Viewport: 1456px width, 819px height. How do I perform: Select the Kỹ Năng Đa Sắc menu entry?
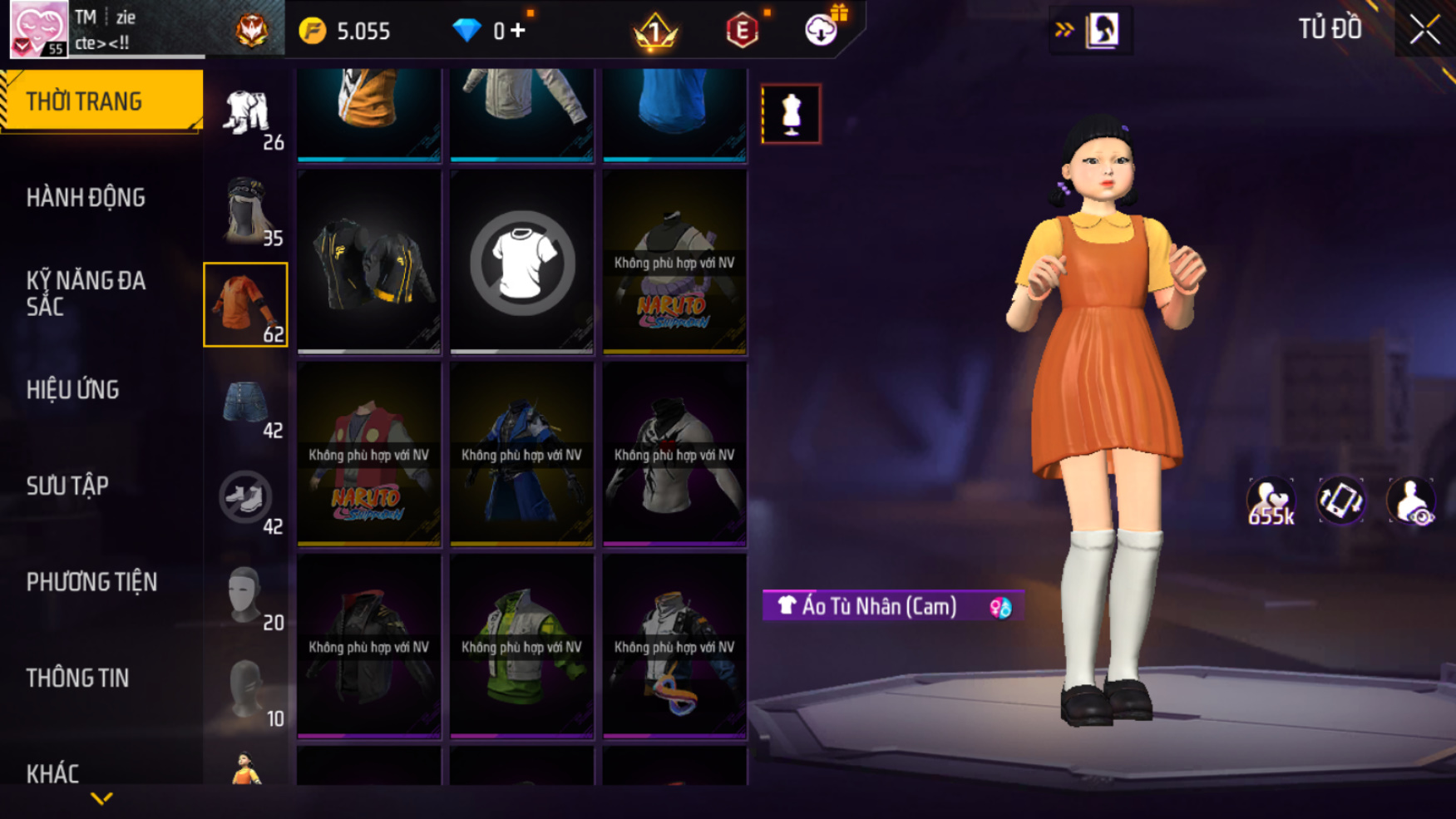pyautogui.click(x=86, y=294)
